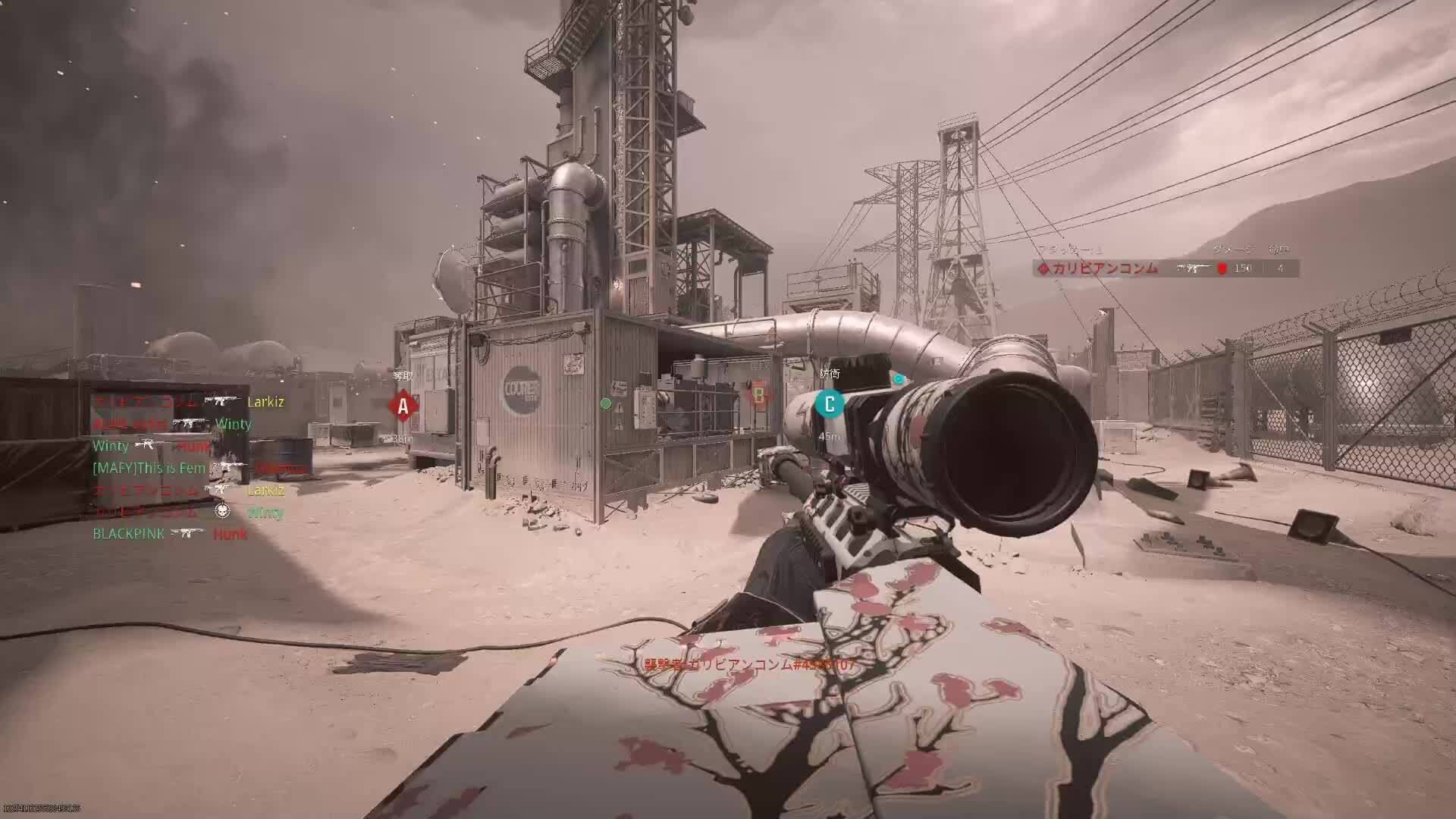Image resolution: width=1456 pixels, height=819 pixels.
Task: Select the player name Larkiz in the killfeed
Action: (x=266, y=403)
